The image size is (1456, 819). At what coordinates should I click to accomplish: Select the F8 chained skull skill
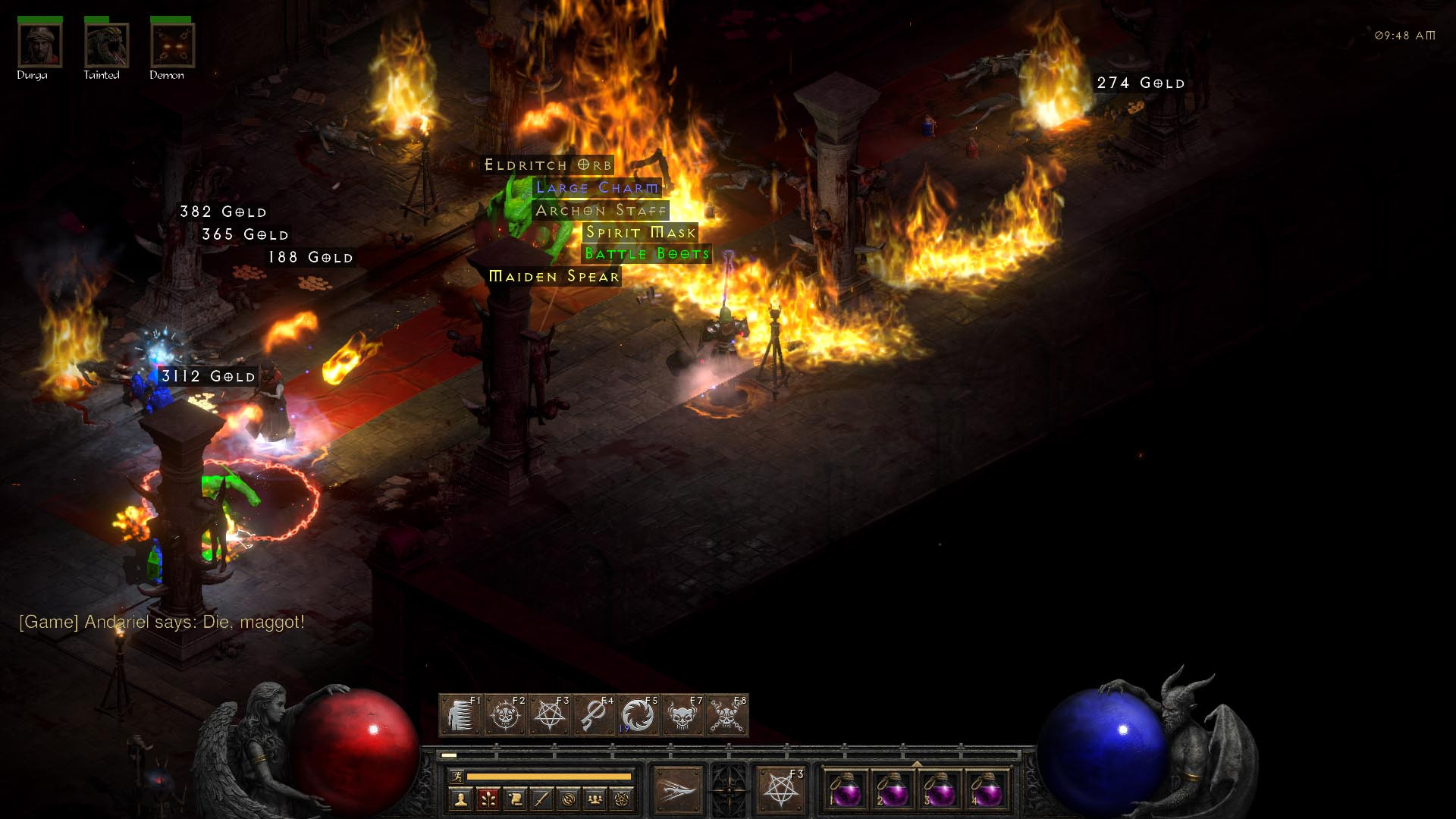pyautogui.click(x=727, y=715)
